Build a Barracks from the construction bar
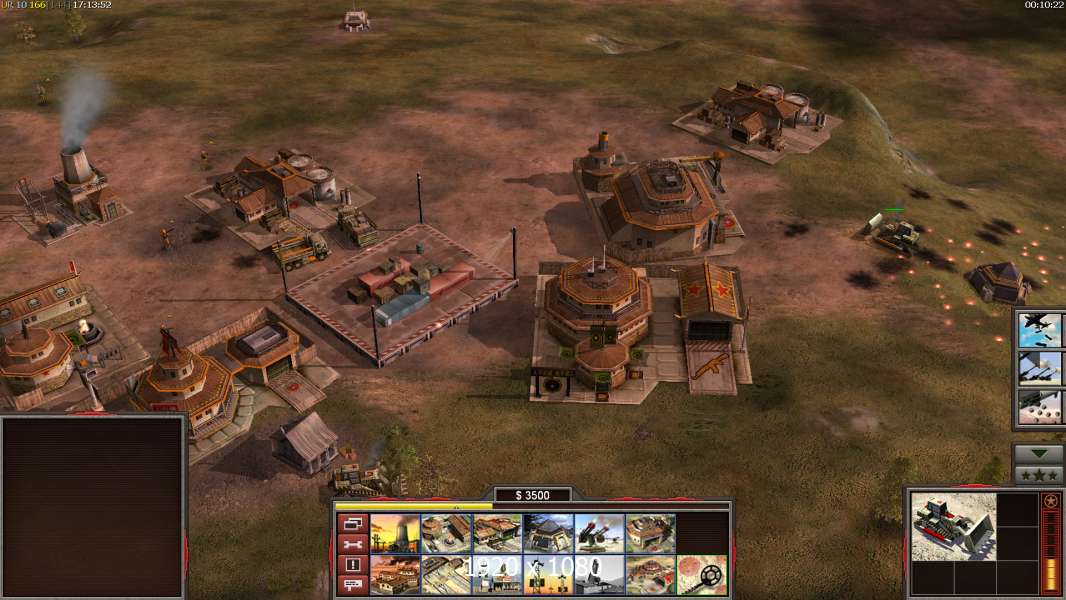Screen dimensions: 1066x600 coord(446,533)
